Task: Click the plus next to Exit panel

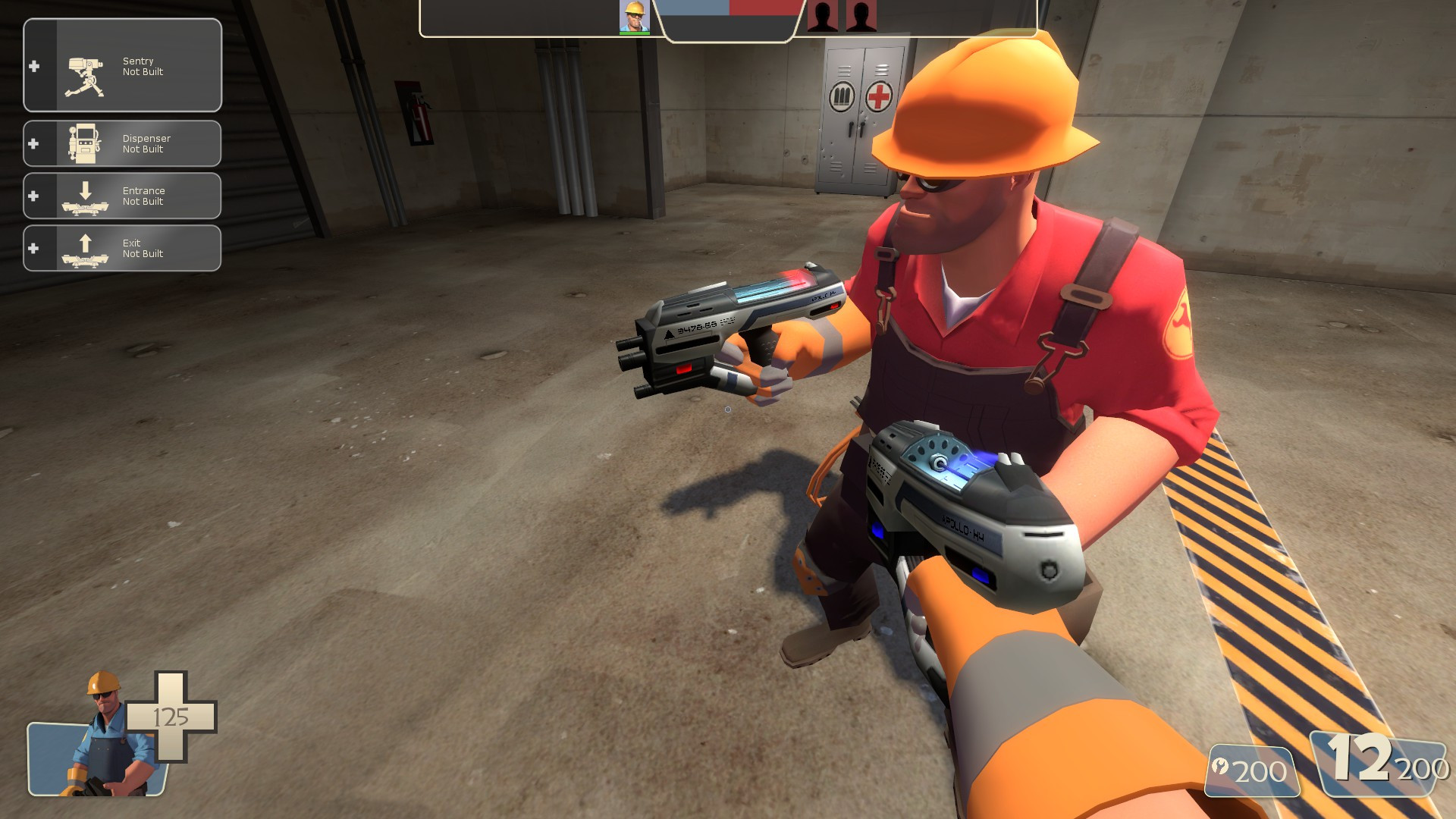Action: tap(33, 247)
